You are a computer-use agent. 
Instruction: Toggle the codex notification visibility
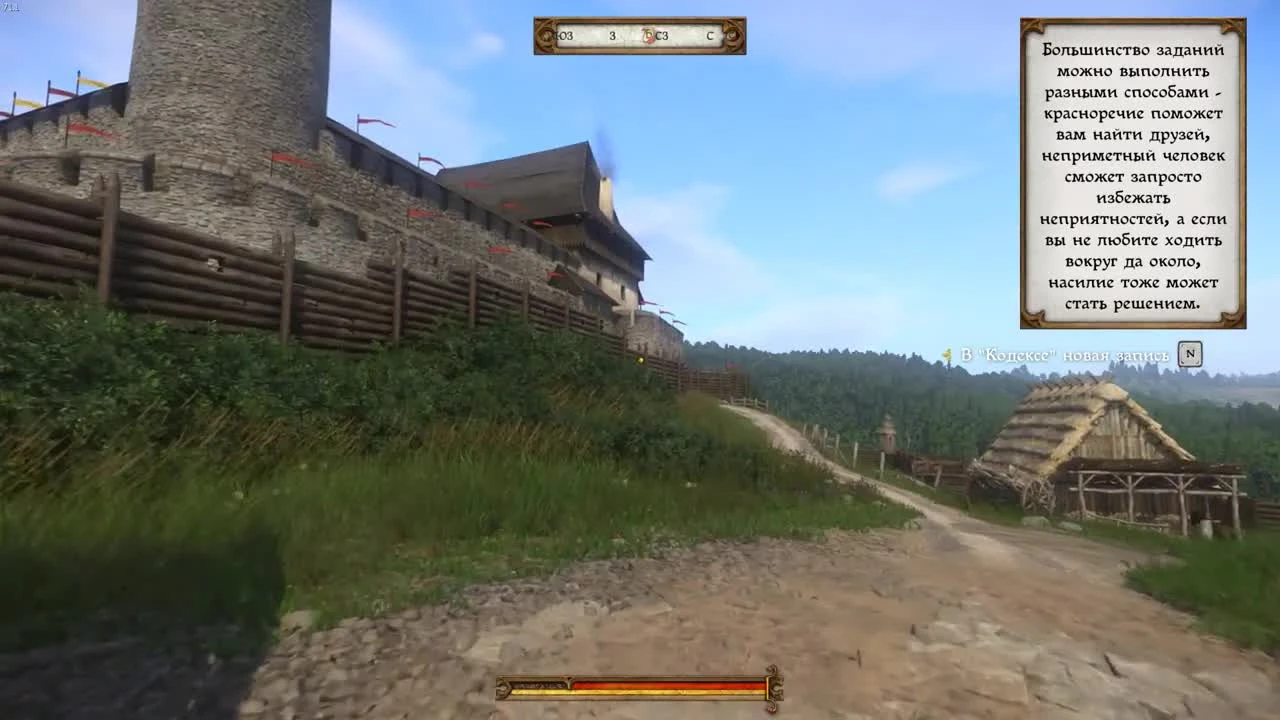[x=1065, y=354]
